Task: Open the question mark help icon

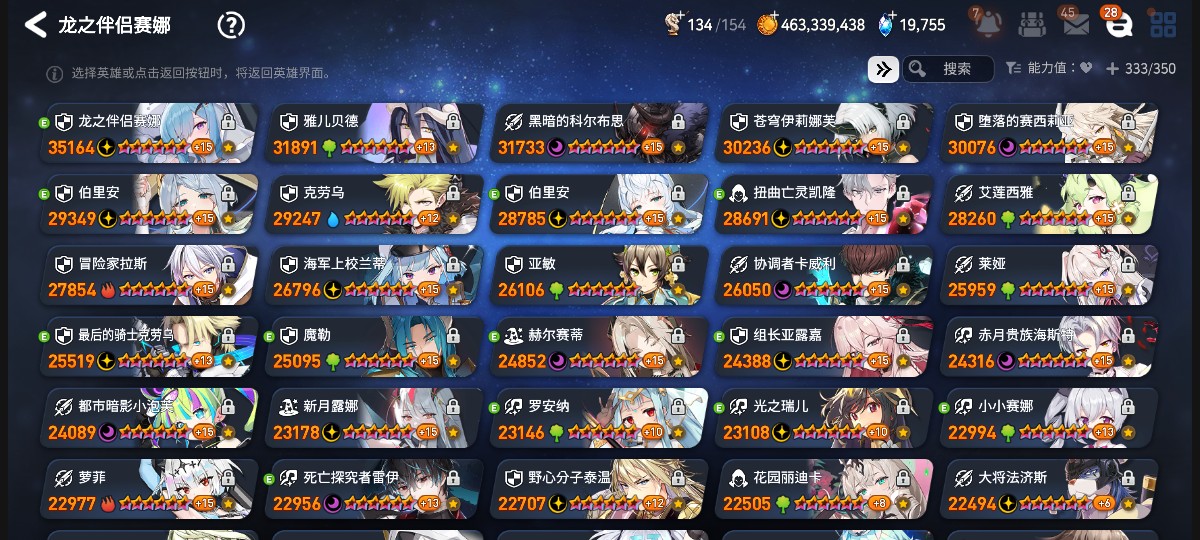Action: point(231,25)
